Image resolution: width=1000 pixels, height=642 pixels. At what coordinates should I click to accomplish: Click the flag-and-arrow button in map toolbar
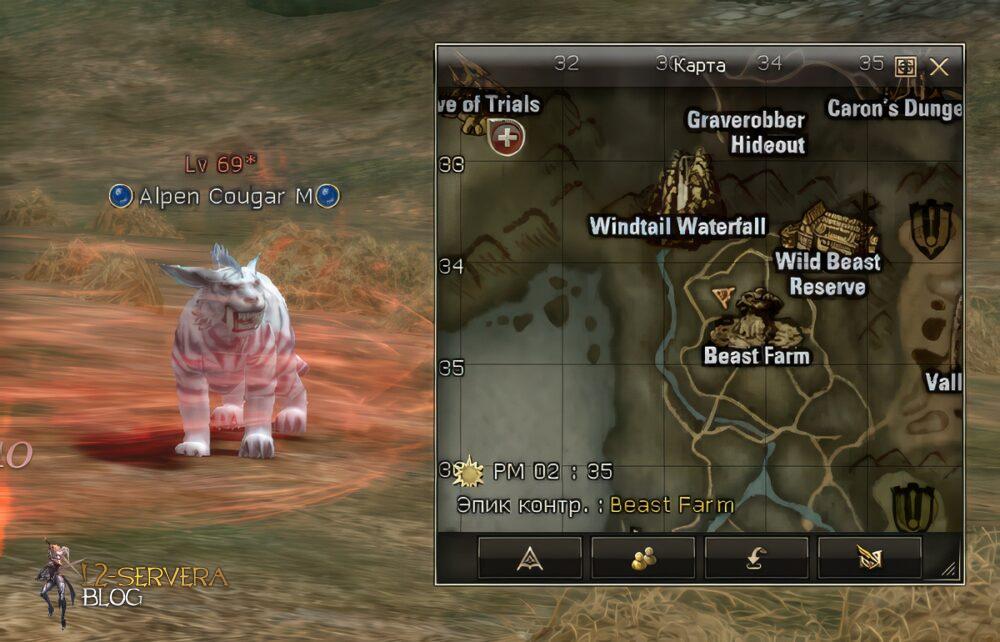pyautogui.click(x=869, y=558)
